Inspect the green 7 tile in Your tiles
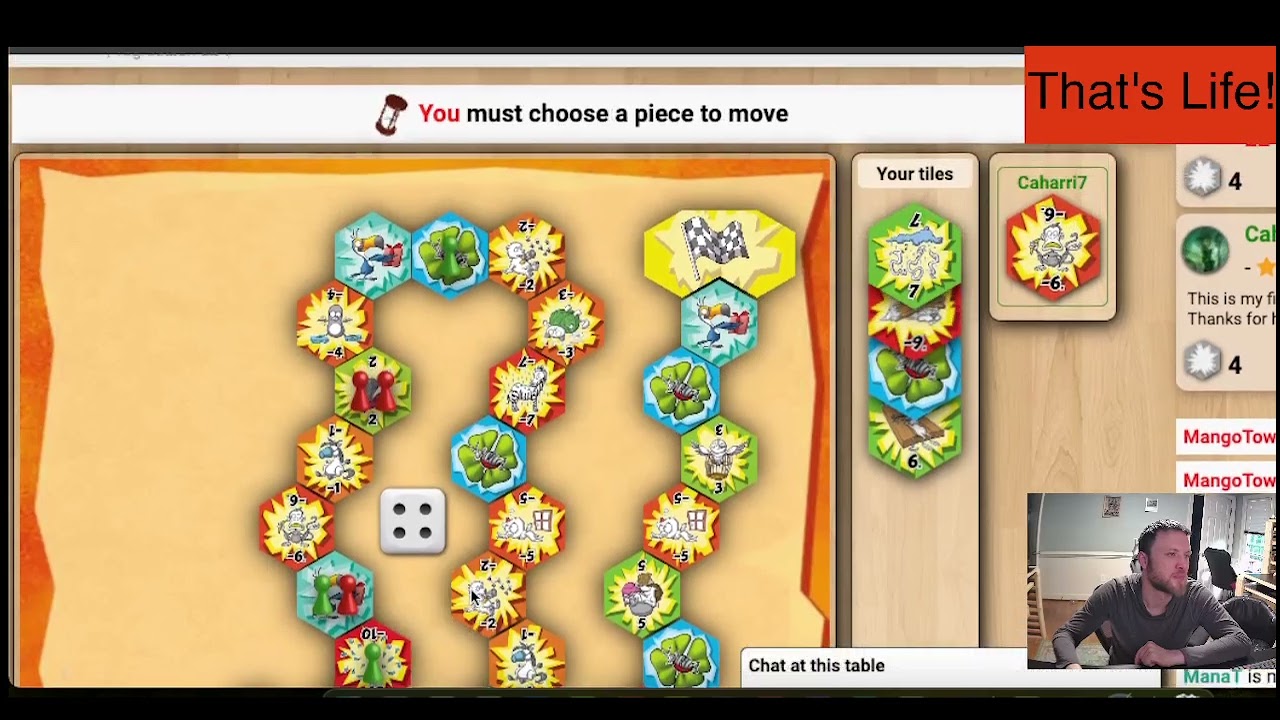This screenshot has width=1280, height=720. 914,254
